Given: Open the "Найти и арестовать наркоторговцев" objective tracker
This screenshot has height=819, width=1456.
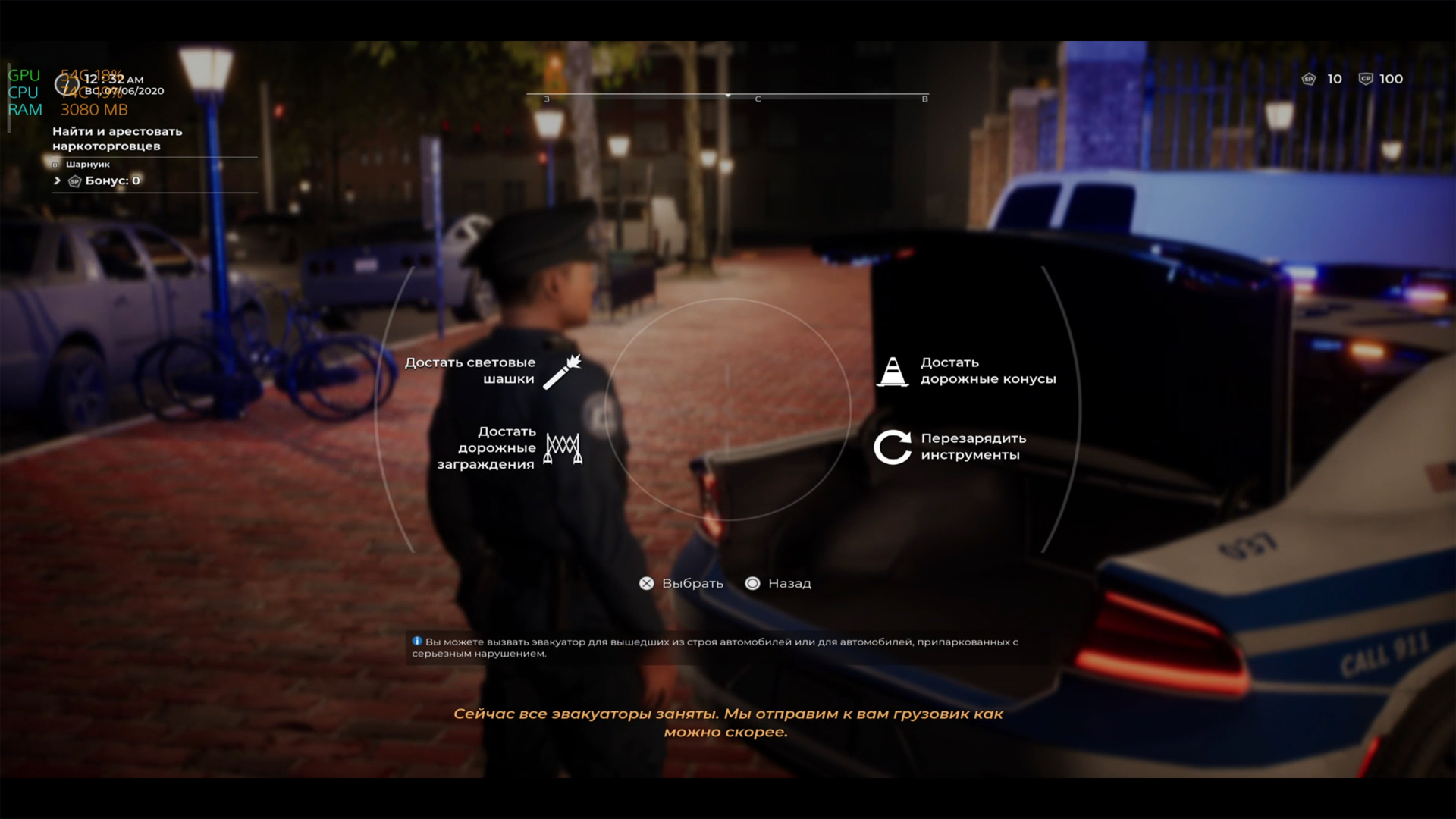Looking at the screenshot, I should click(118, 139).
